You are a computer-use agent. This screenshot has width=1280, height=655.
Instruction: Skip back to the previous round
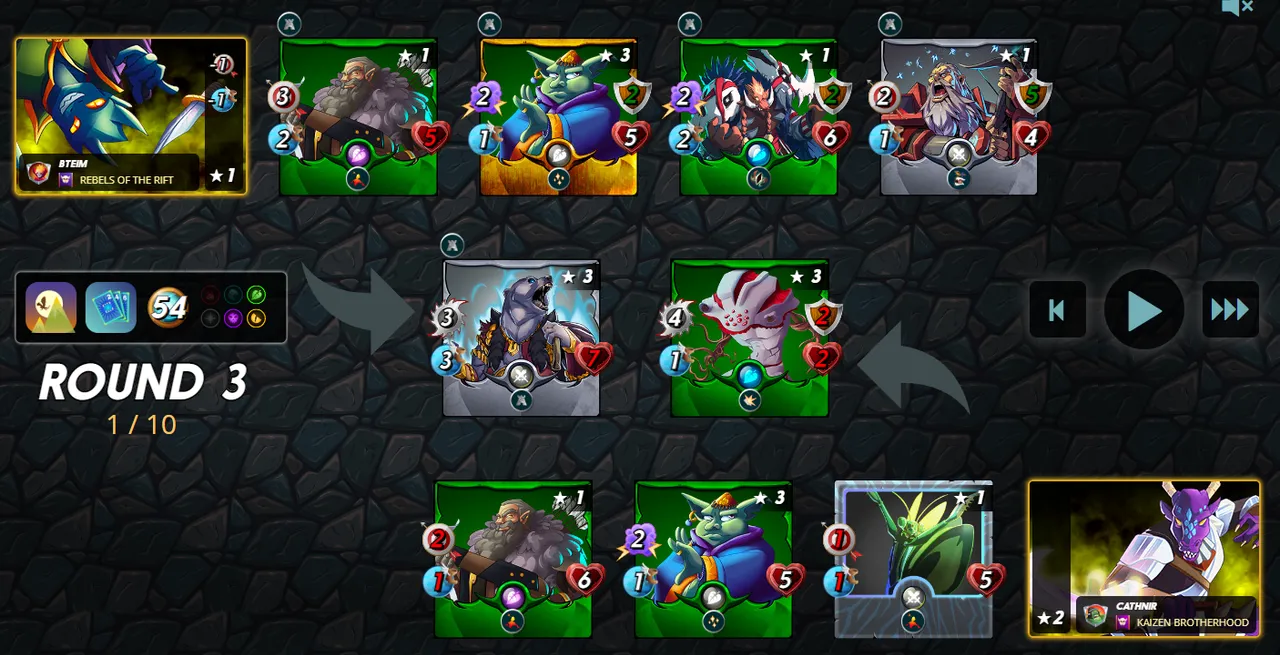coord(1057,310)
